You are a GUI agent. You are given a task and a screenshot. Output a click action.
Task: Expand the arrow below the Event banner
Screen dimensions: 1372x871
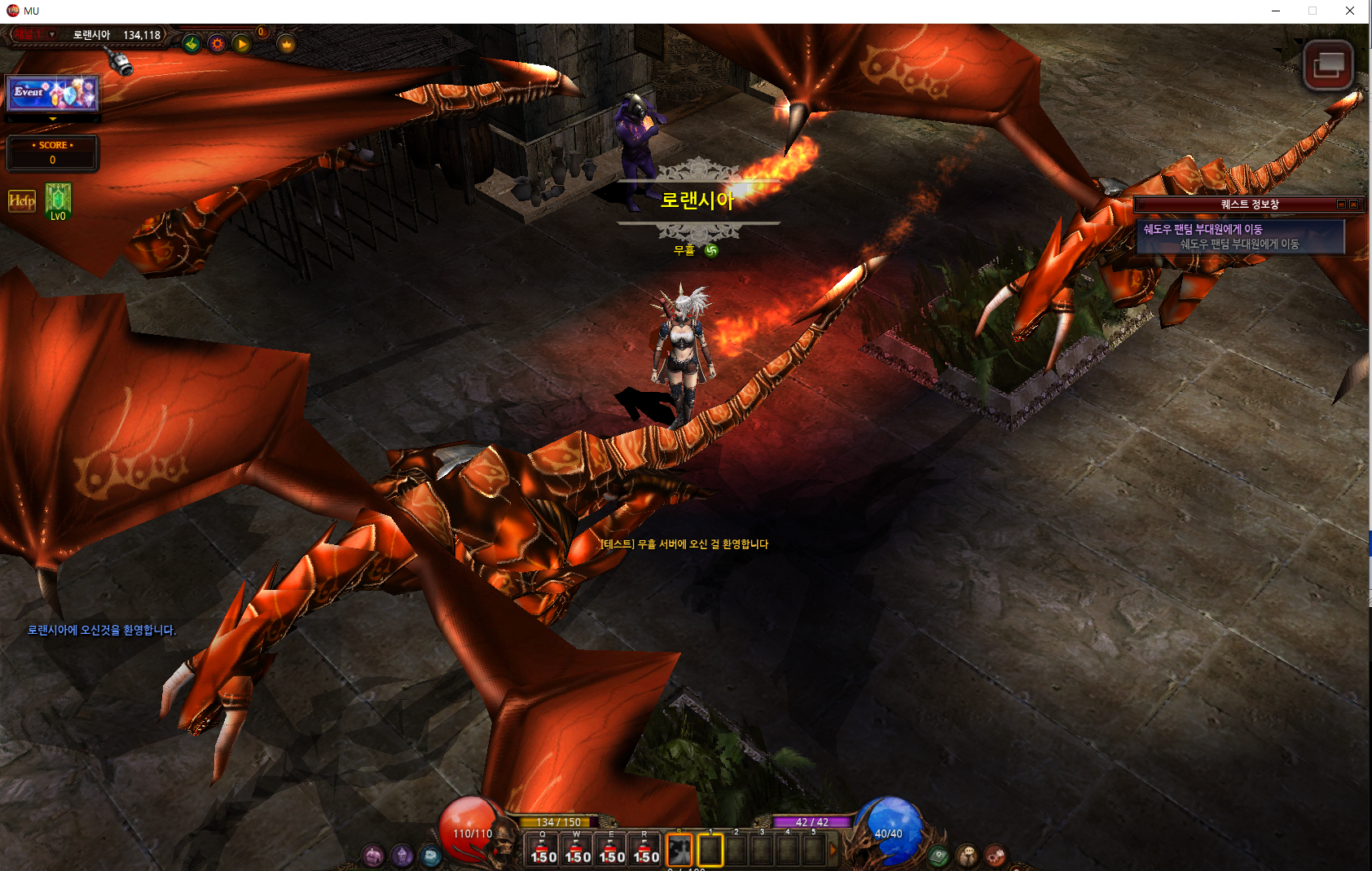(x=53, y=119)
